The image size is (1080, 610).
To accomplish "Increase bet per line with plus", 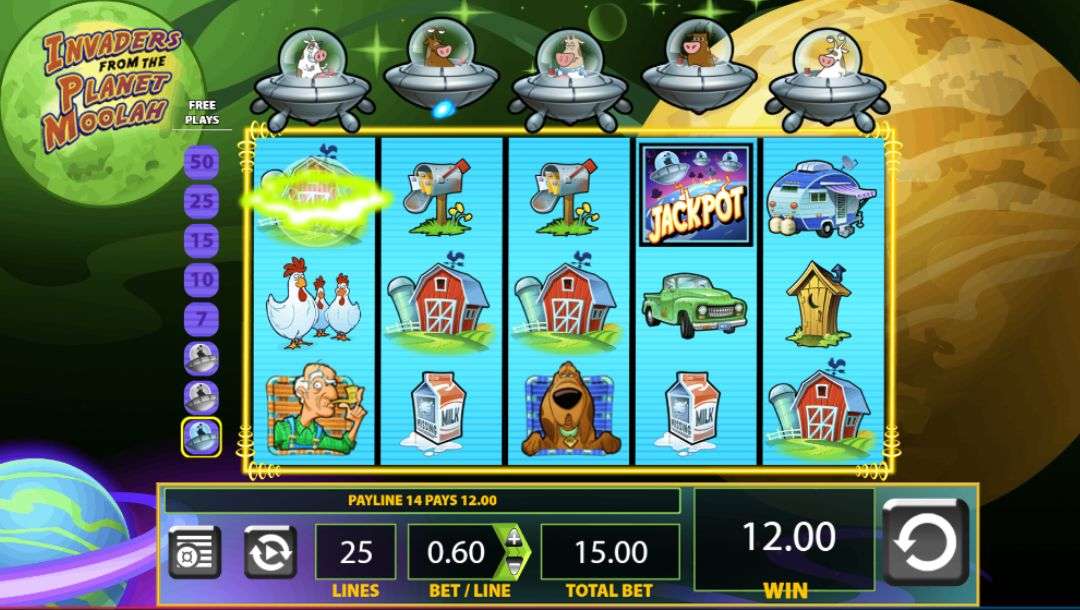I will coord(514,538).
